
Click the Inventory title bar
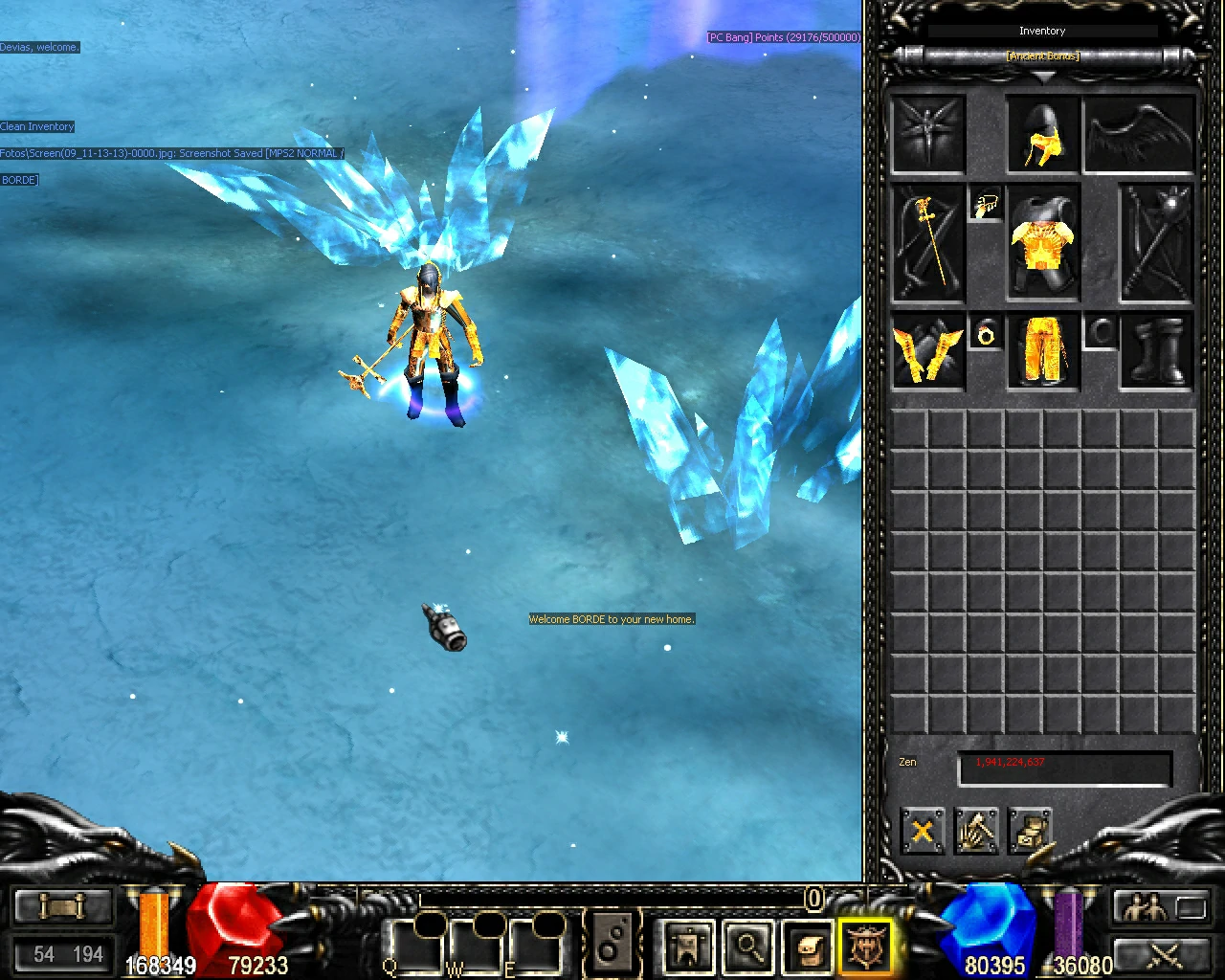(x=1042, y=30)
